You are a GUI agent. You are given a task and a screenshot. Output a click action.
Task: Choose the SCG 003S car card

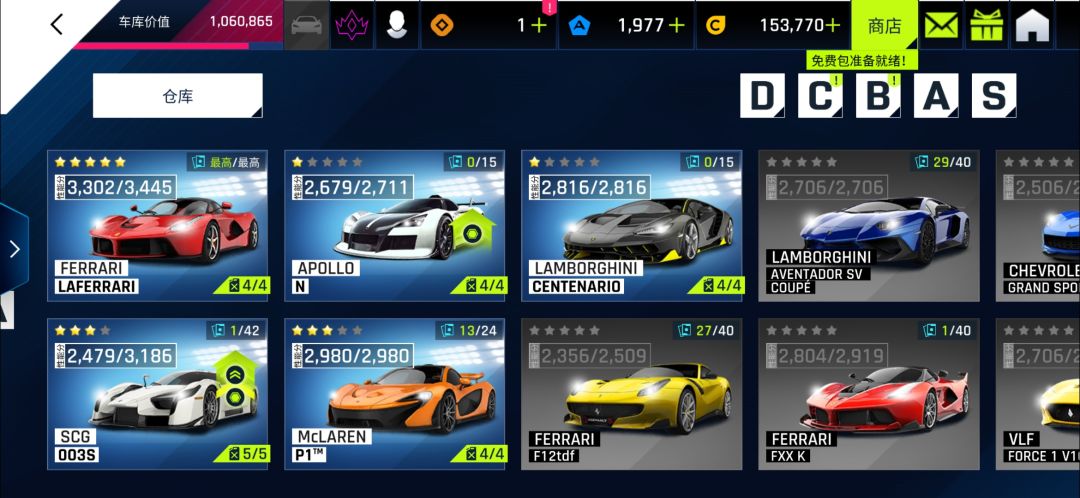click(157, 393)
